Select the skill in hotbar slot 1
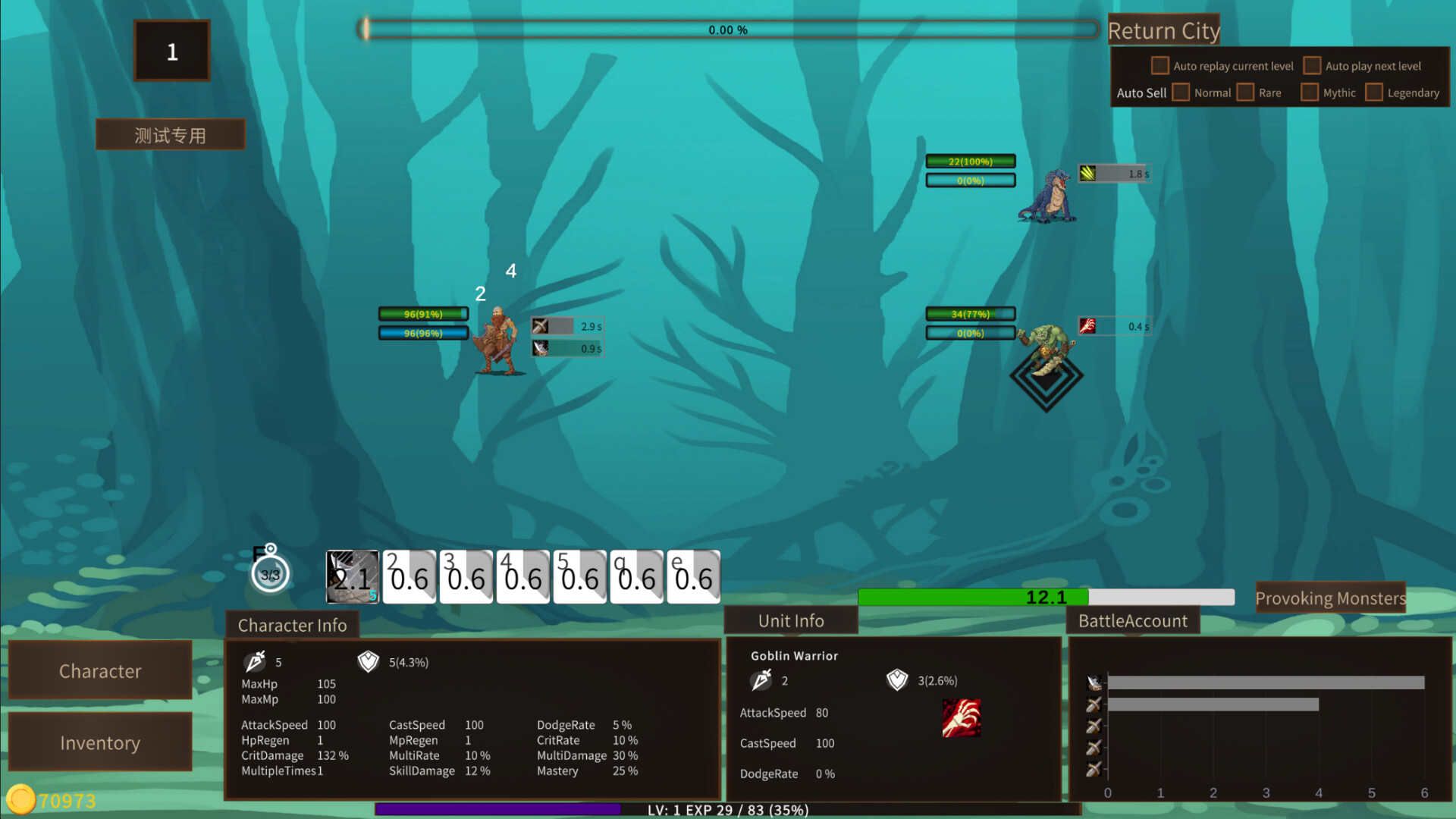Screen dimensions: 1456x819 click(352, 577)
